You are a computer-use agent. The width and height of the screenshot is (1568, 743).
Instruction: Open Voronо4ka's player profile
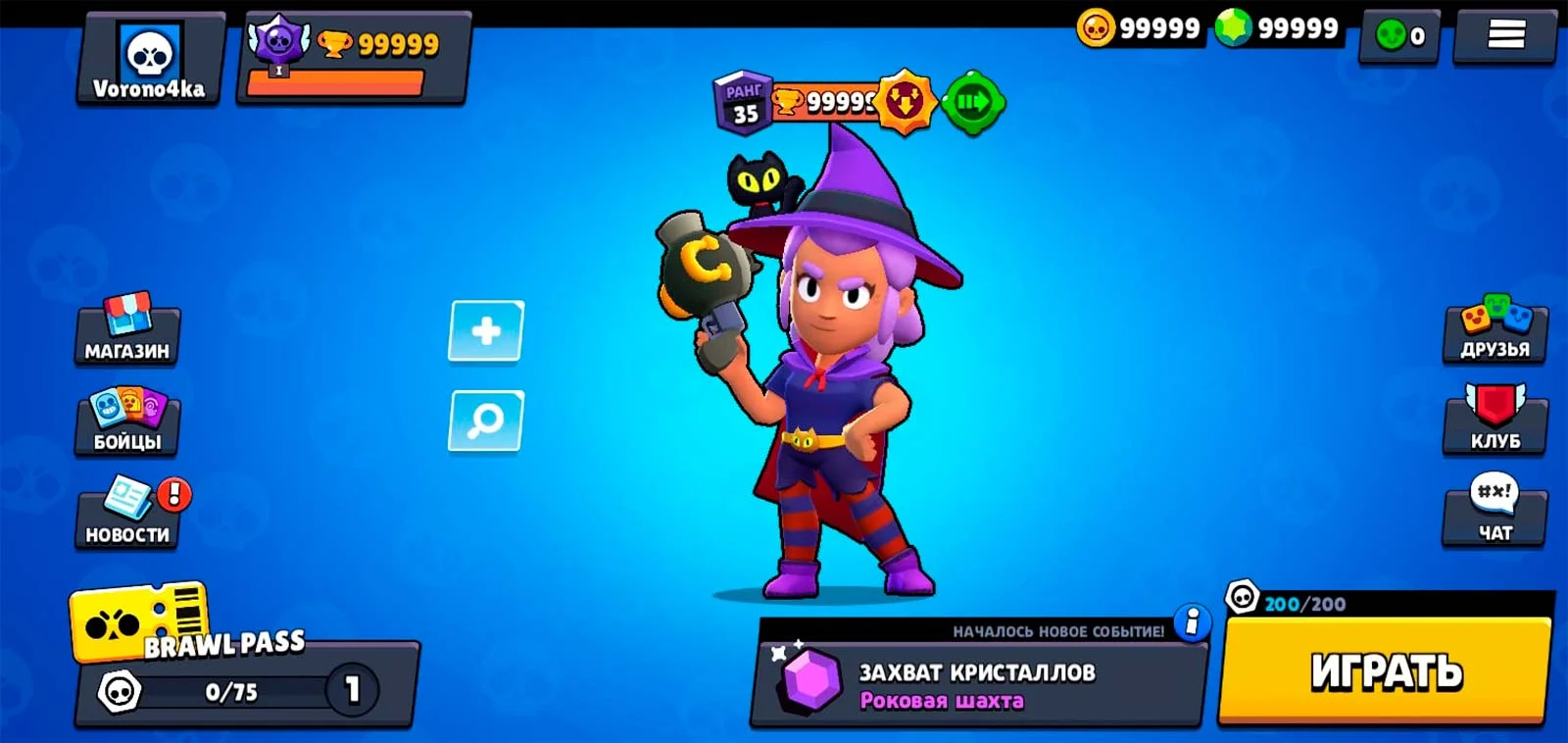(147, 59)
